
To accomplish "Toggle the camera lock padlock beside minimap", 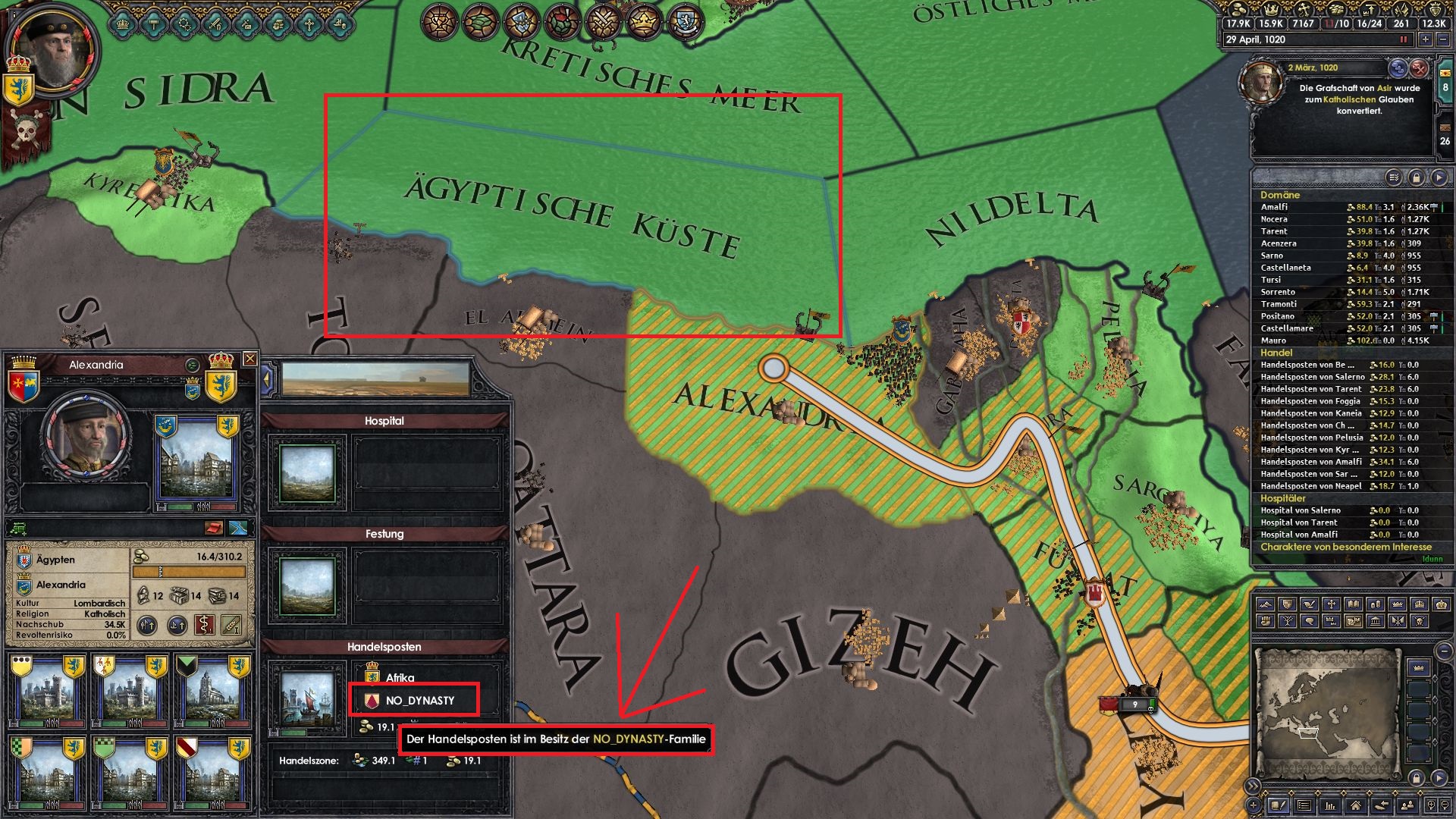I will coord(1416,780).
